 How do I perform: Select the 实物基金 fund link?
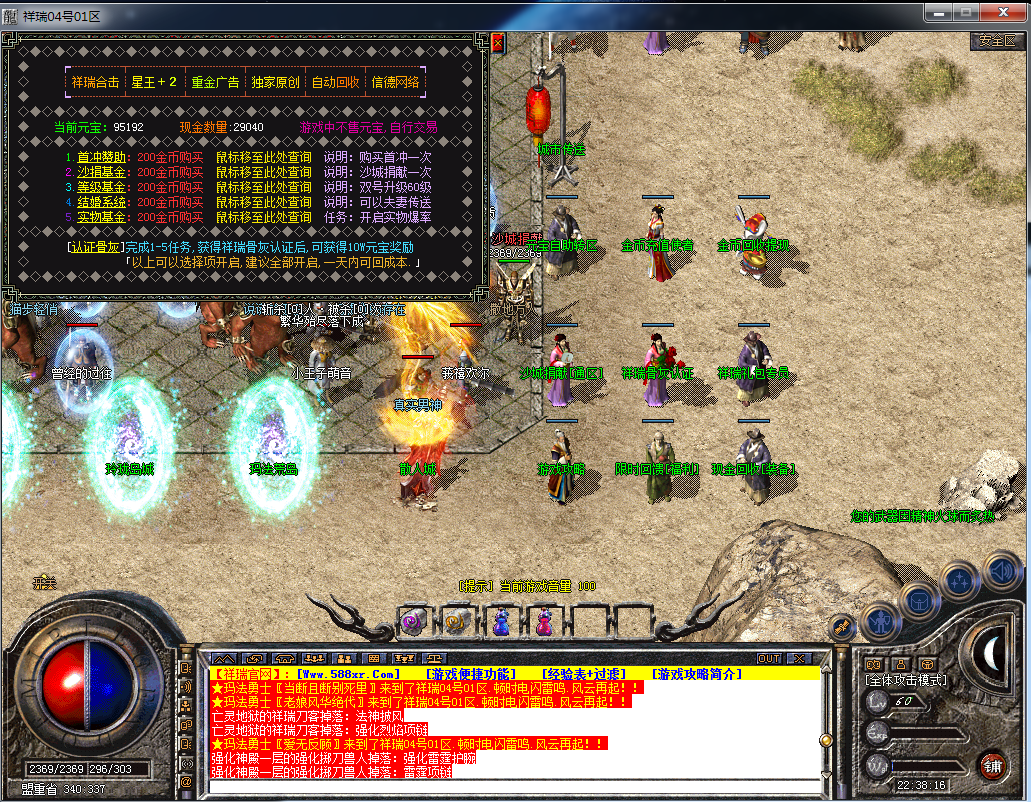[x=105, y=217]
